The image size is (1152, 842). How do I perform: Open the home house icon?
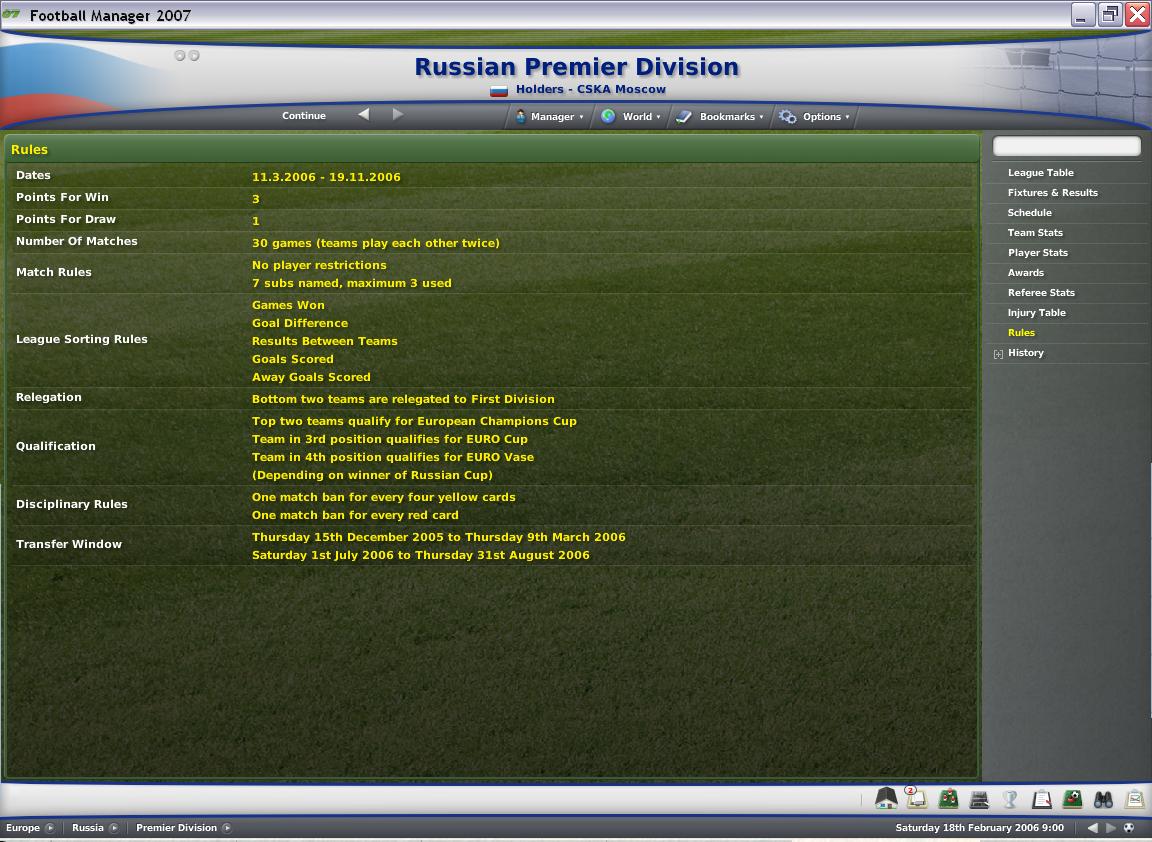(886, 798)
